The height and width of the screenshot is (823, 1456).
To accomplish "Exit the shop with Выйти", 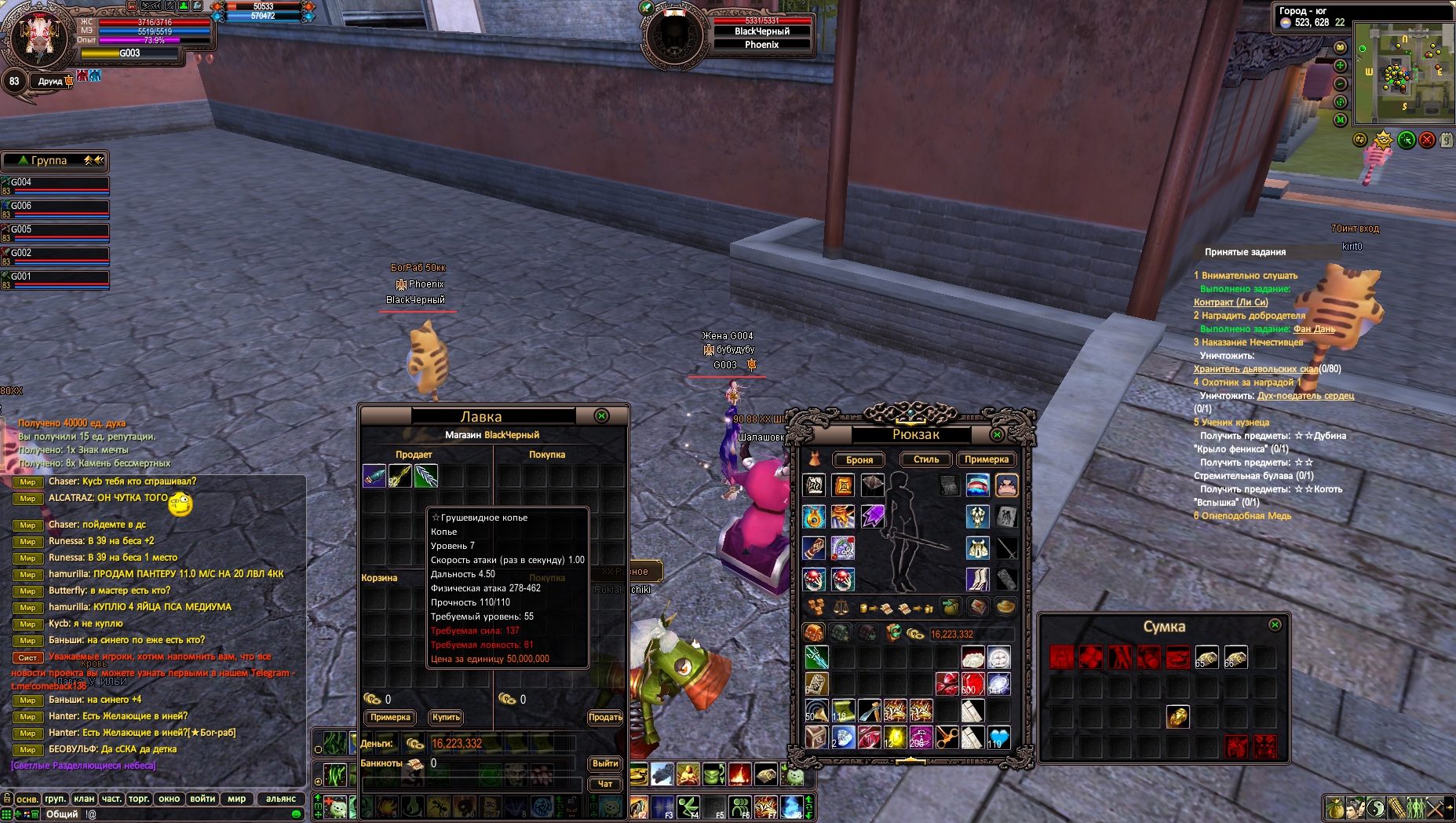I will point(604,763).
